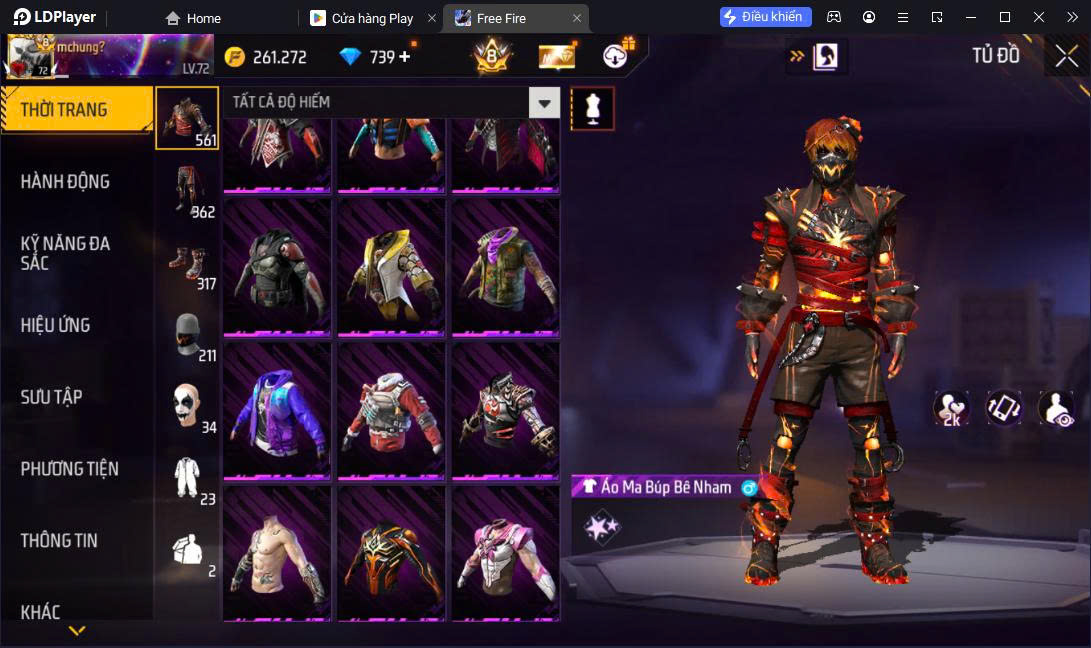Click the mannequin outfit preset icon

(x=592, y=108)
